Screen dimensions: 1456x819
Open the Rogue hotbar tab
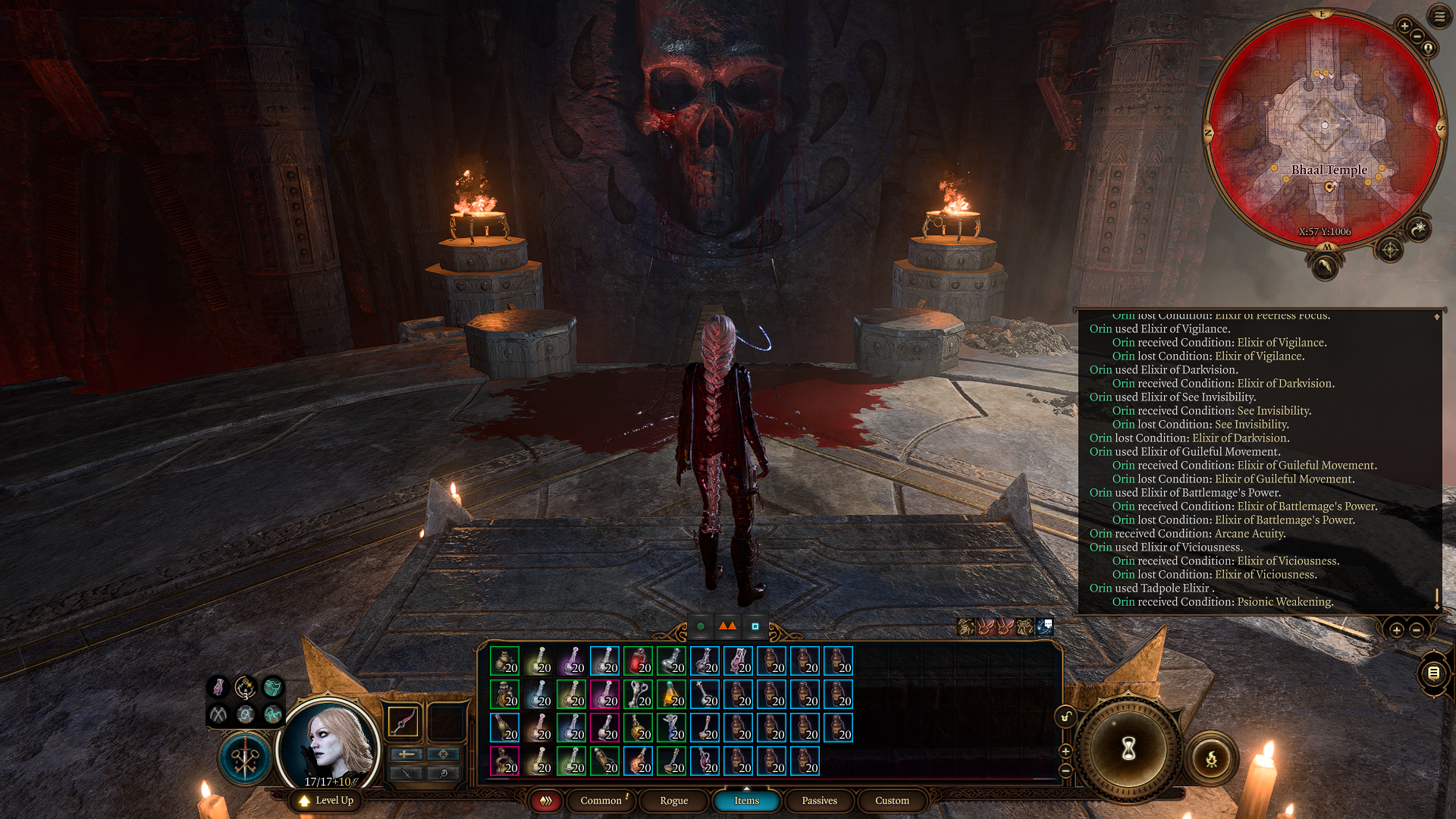click(x=673, y=801)
